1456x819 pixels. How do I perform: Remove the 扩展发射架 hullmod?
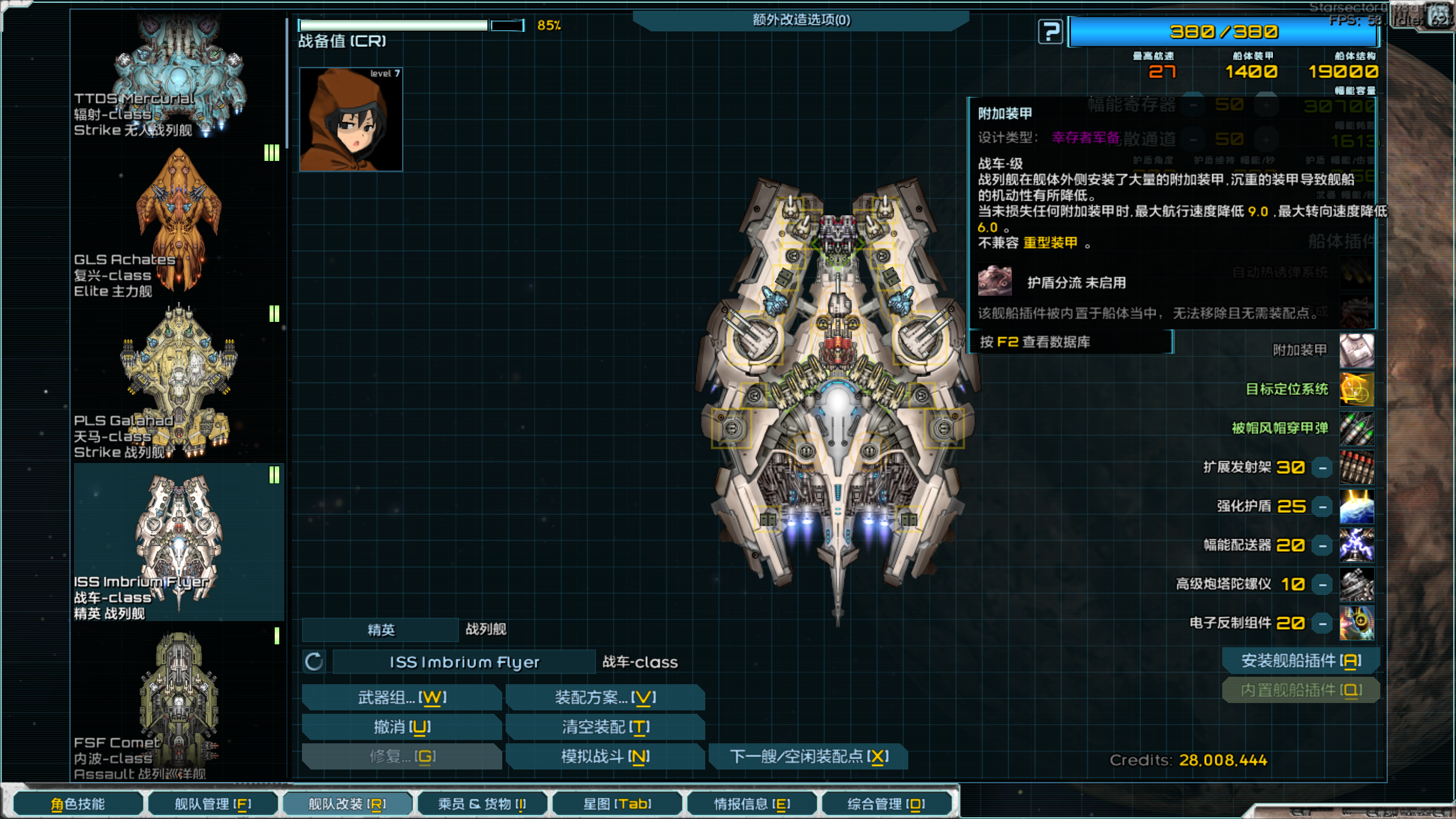pos(1323,468)
